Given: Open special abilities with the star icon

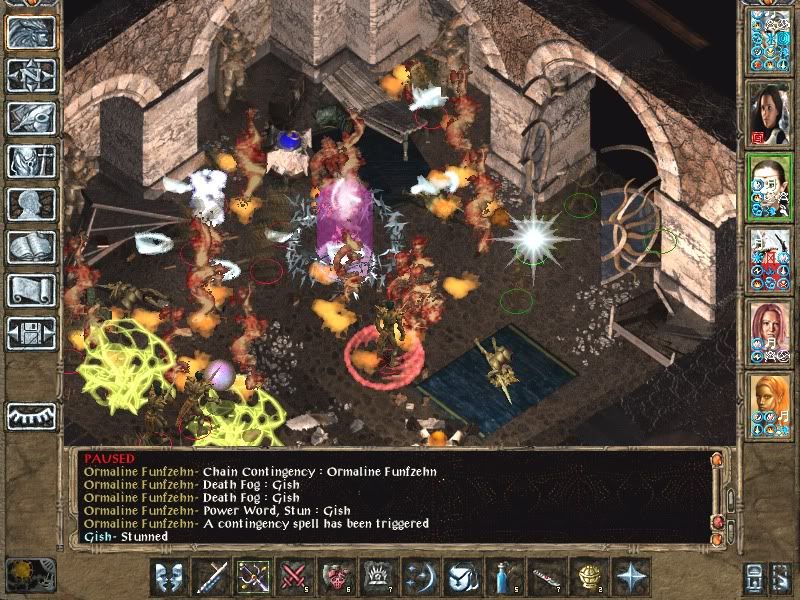Looking at the screenshot, I should click(630, 576).
